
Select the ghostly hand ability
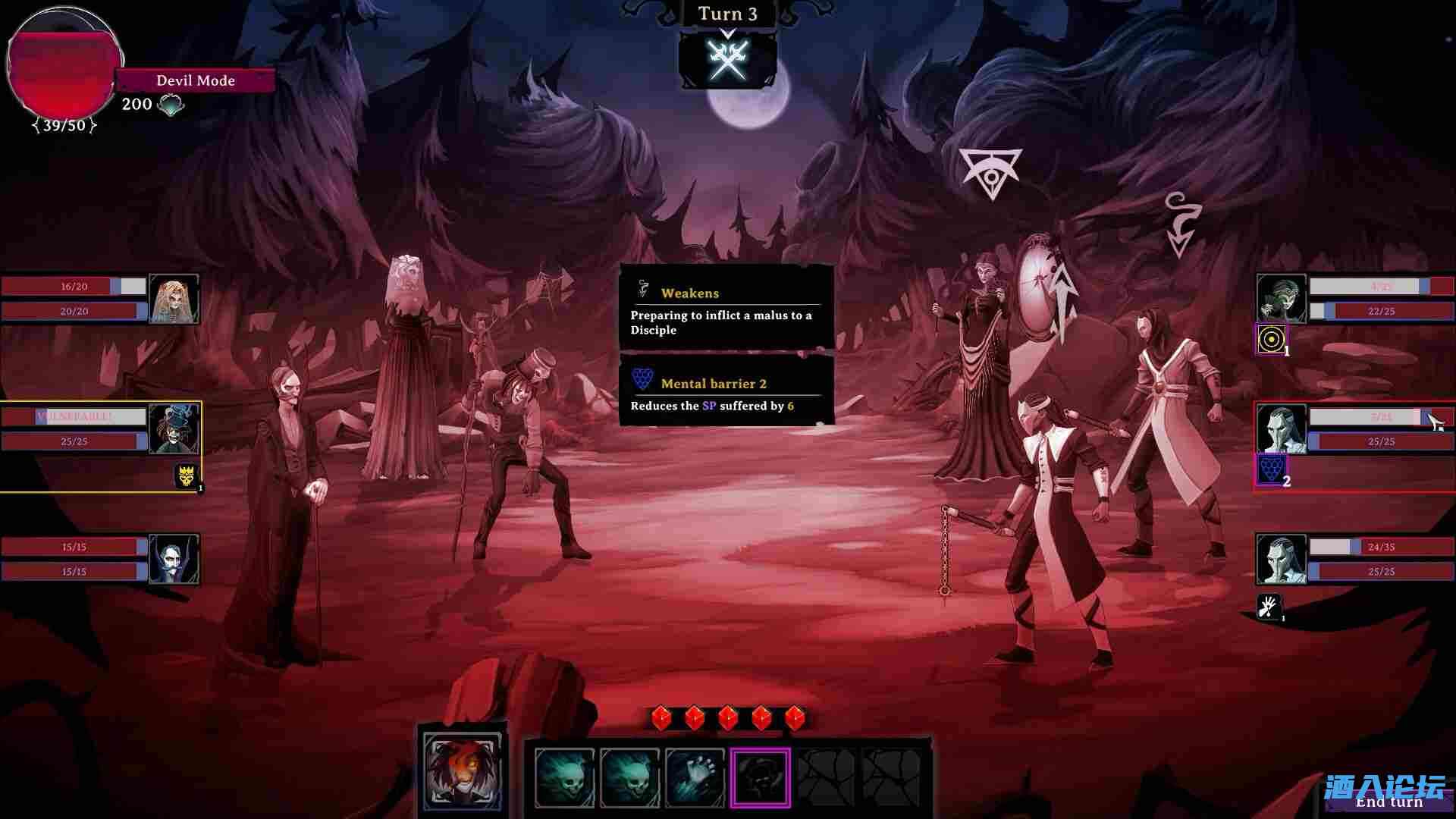[695, 777]
